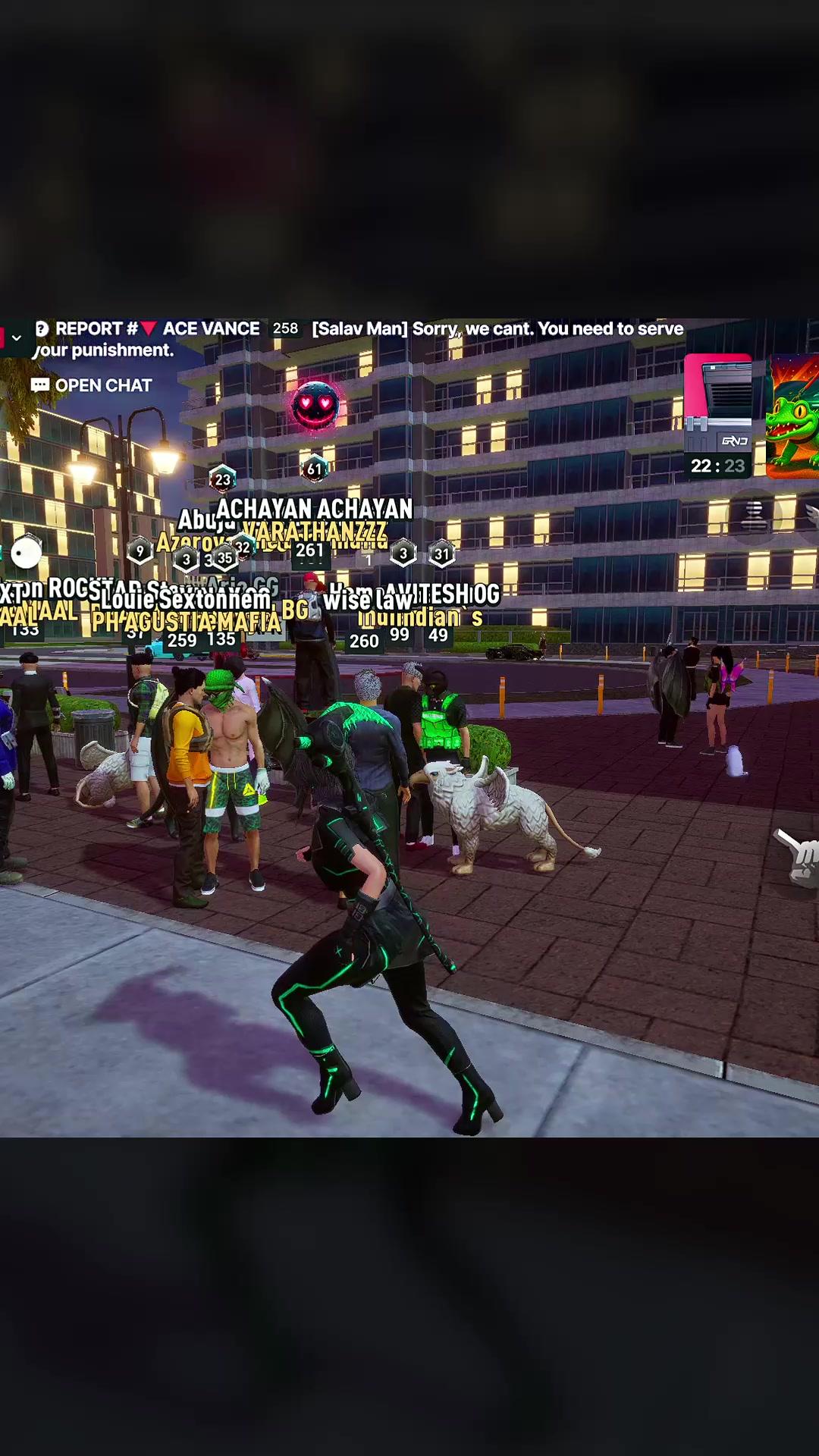Tap the pink heart-eyes emoji icon
The width and height of the screenshot is (819, 1456).
315,405
